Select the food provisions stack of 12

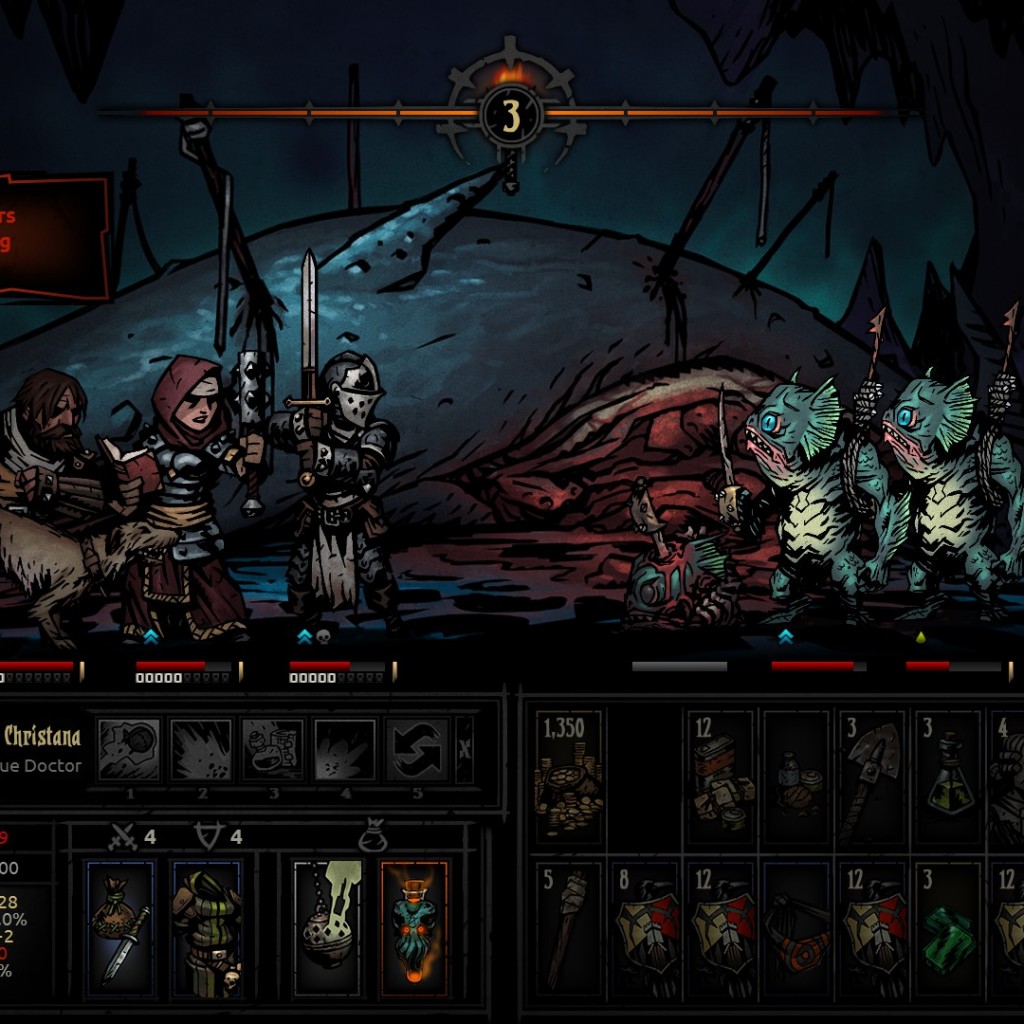[720, 777]
